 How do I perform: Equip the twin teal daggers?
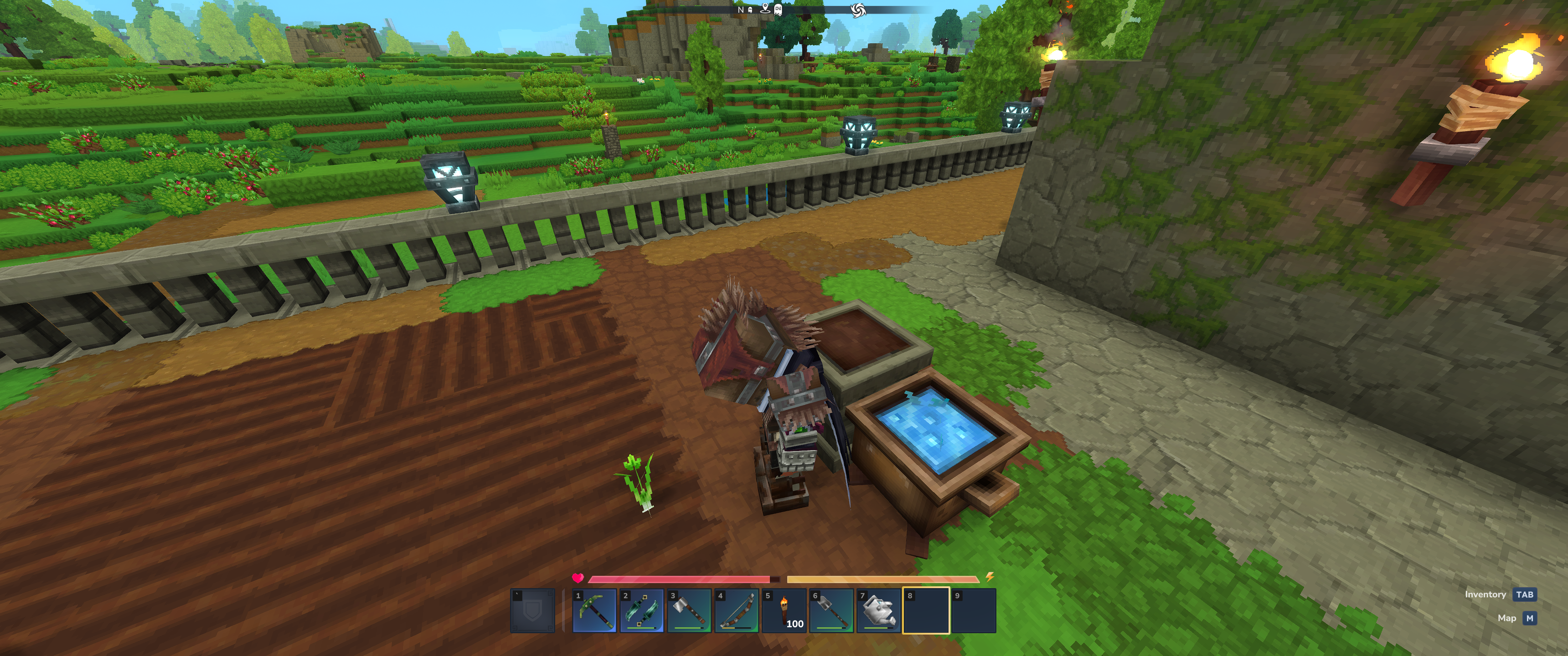tap(642, 610)
